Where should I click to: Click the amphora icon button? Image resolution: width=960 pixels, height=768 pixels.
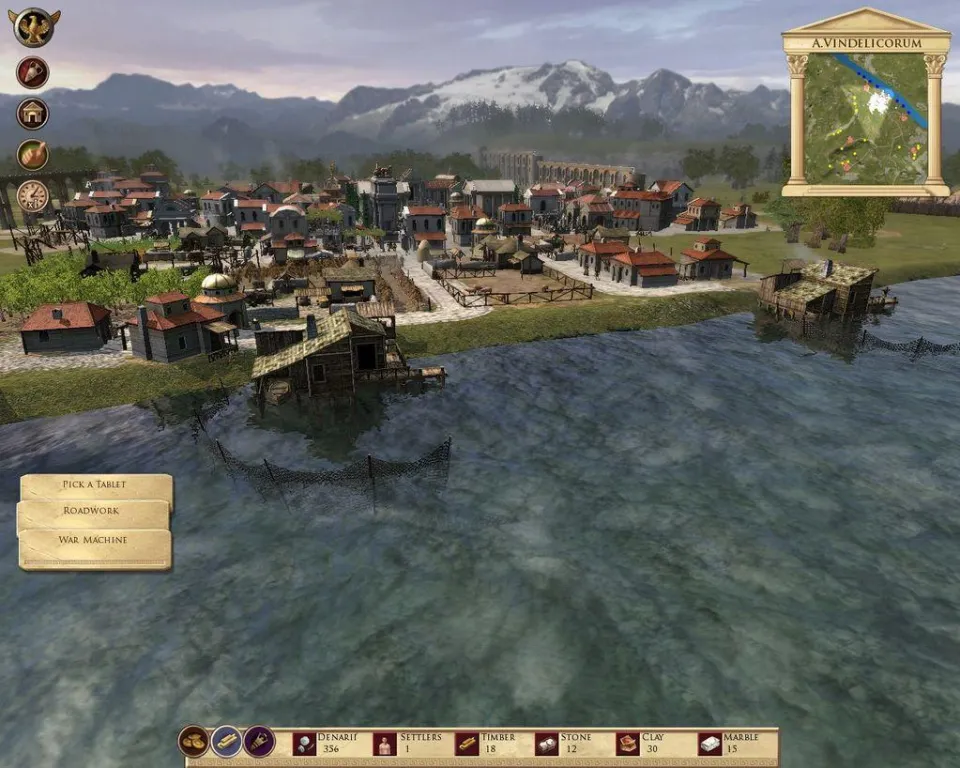click(33, 72)
